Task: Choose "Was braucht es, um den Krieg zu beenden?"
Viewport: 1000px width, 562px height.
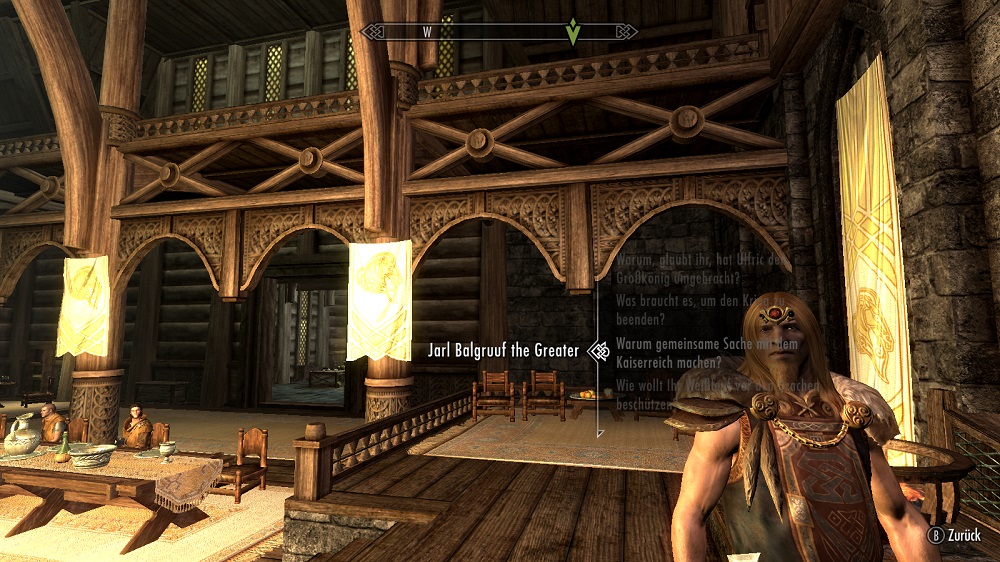Action: point(698,310)
